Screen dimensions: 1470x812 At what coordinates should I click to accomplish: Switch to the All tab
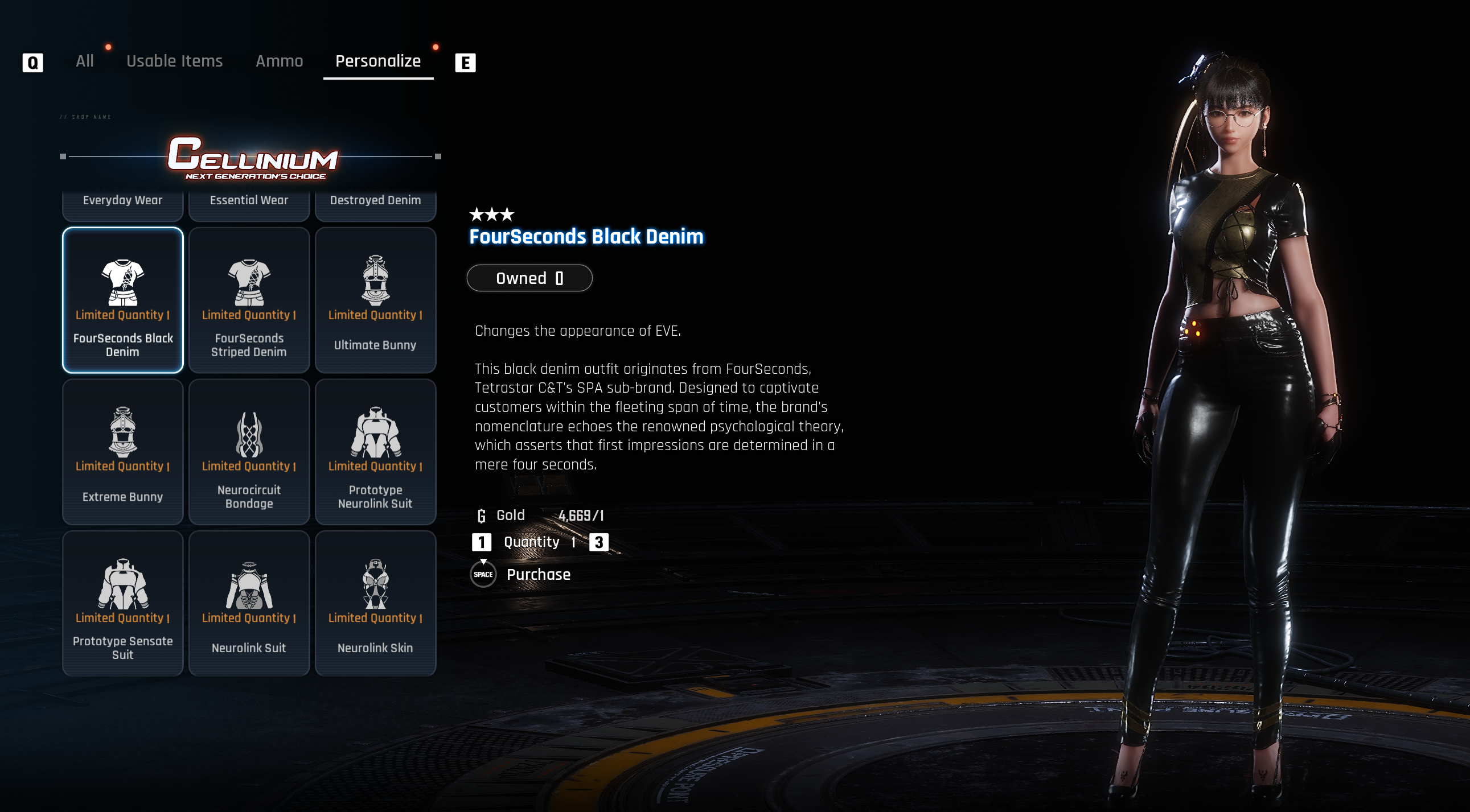click(84, 61)
